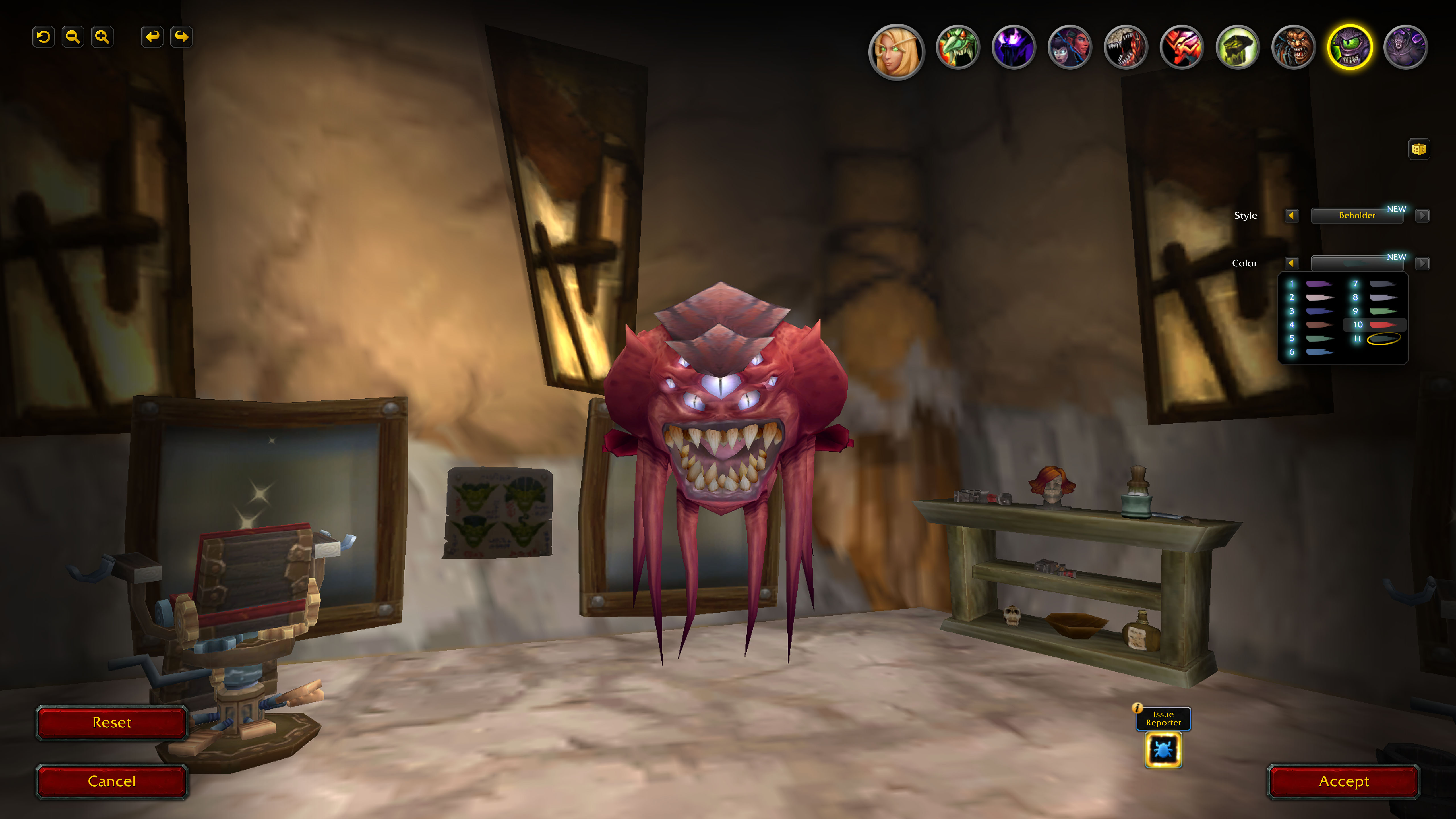Reset appearance with the Reset button

click(x=111, y=722)
